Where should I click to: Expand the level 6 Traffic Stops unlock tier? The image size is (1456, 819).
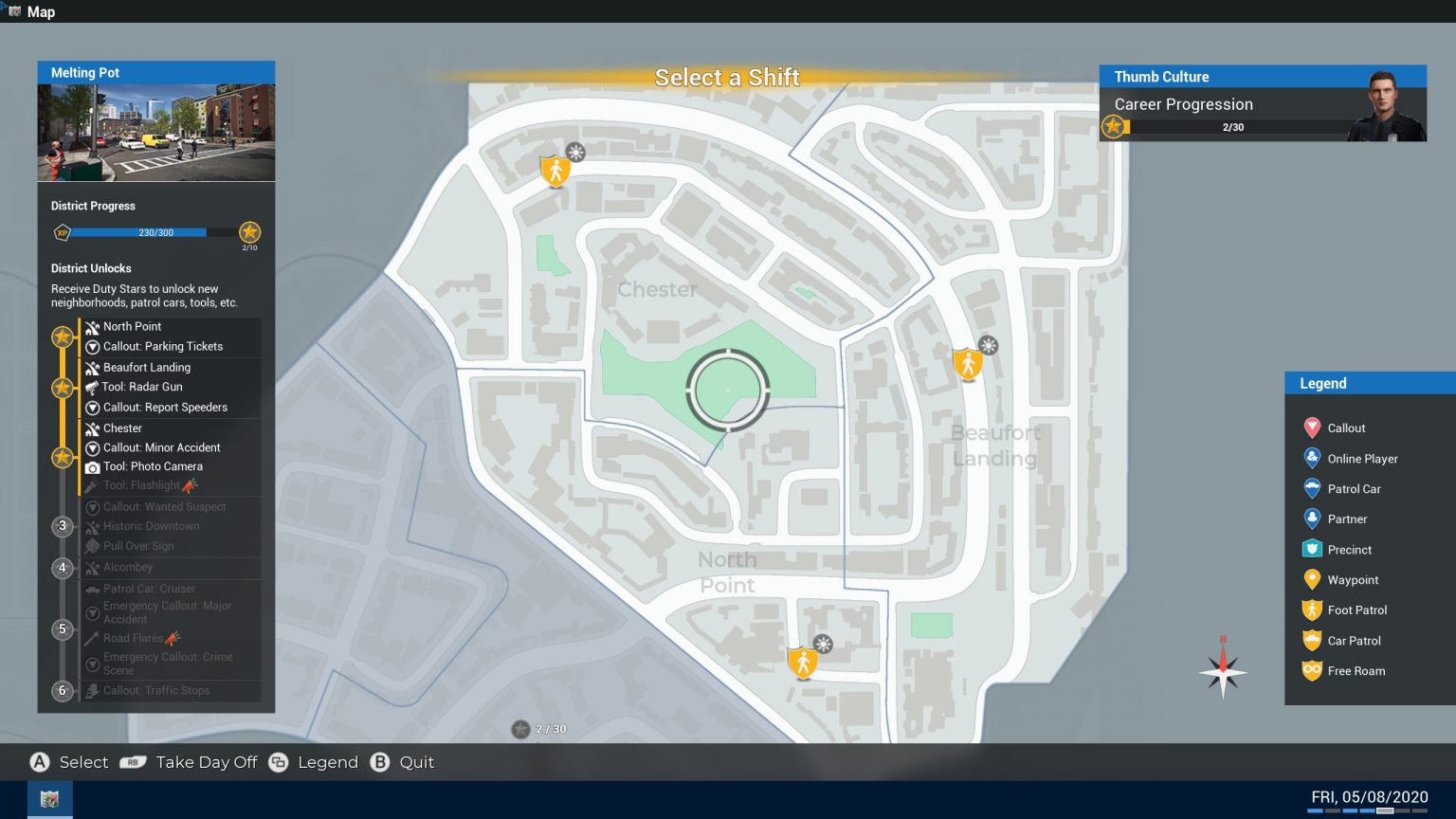(63, 691)
